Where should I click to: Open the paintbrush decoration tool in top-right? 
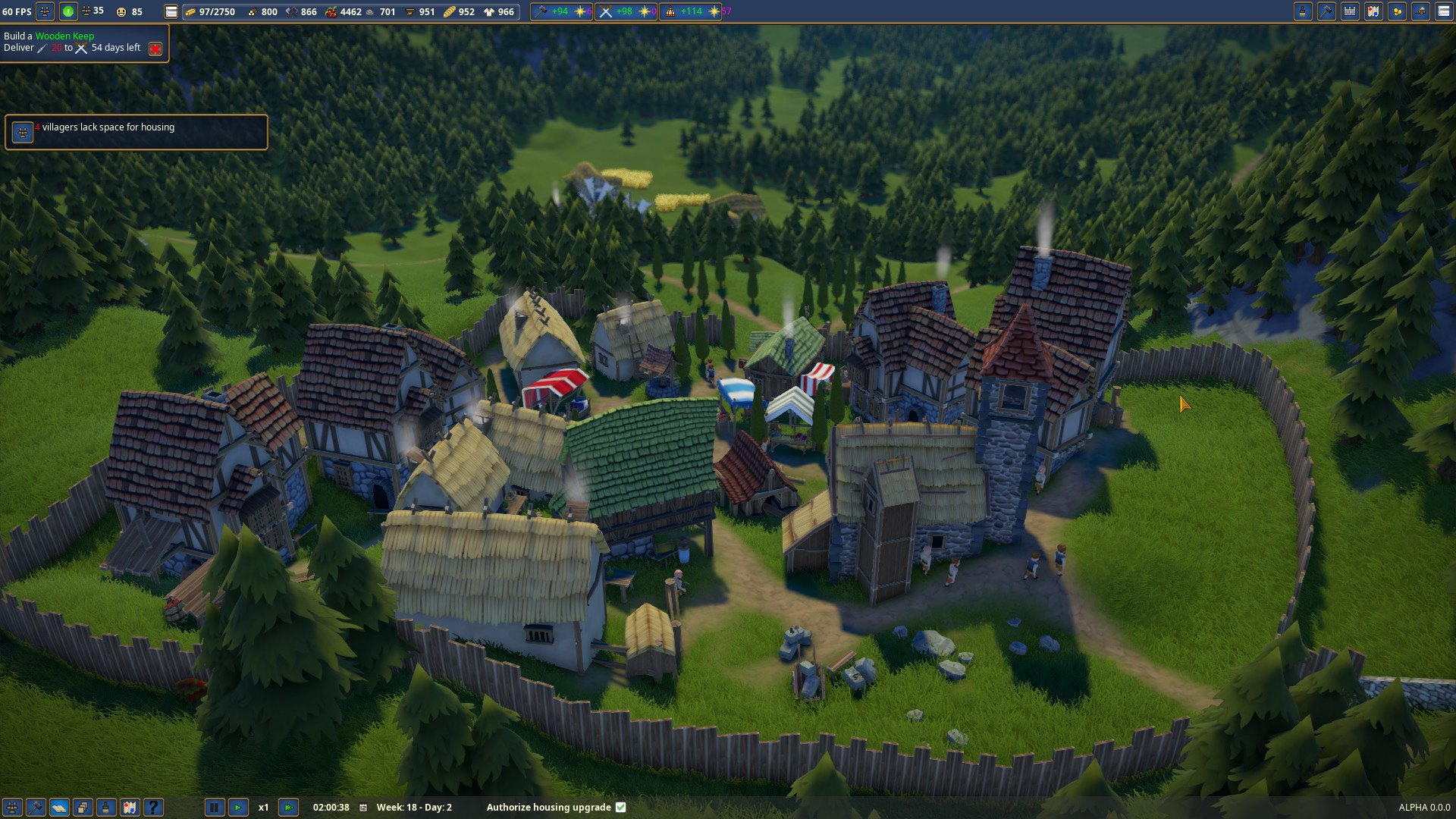click(1303, 11)
